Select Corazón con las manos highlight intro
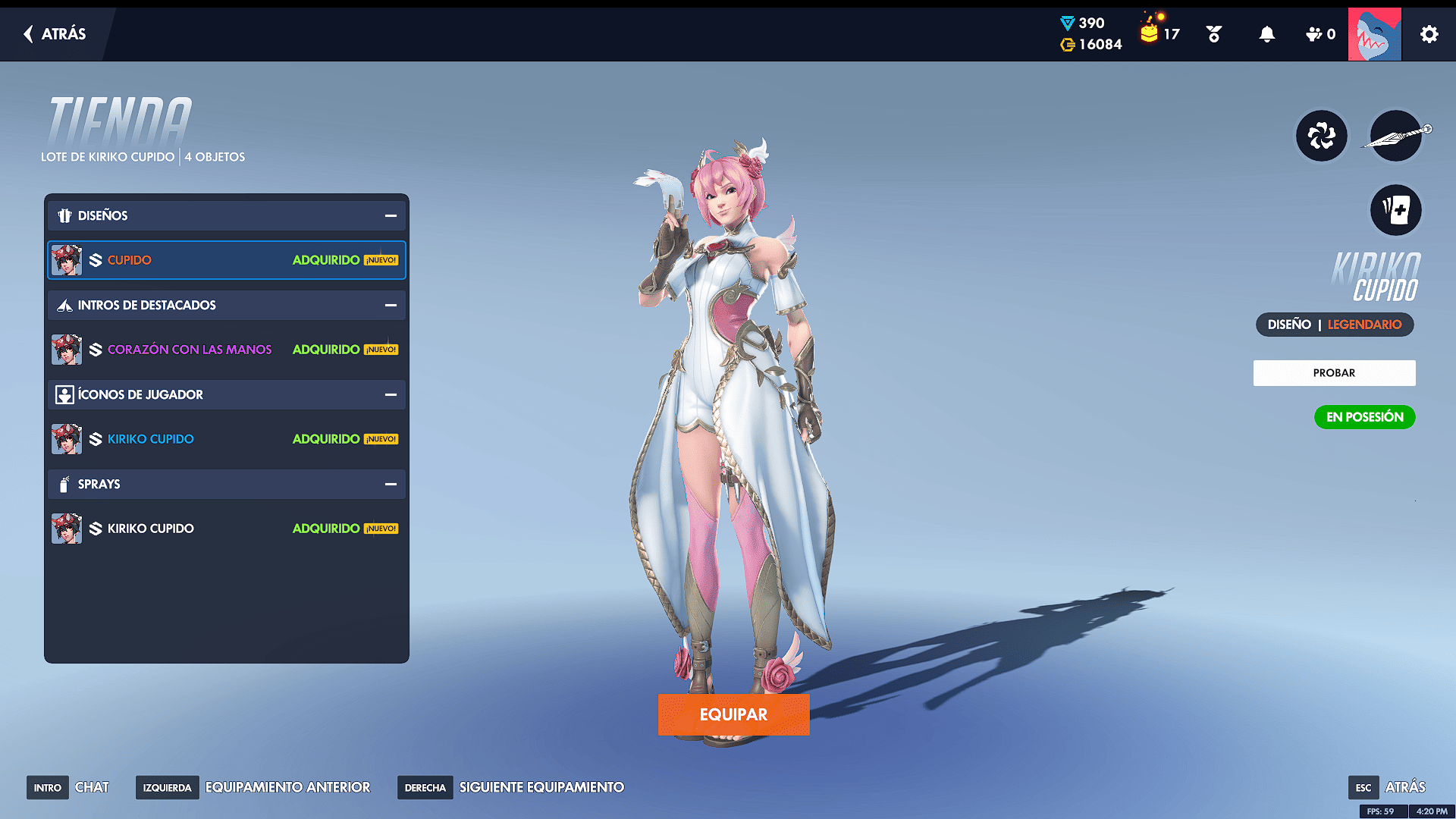 click(x=227, y=350)
